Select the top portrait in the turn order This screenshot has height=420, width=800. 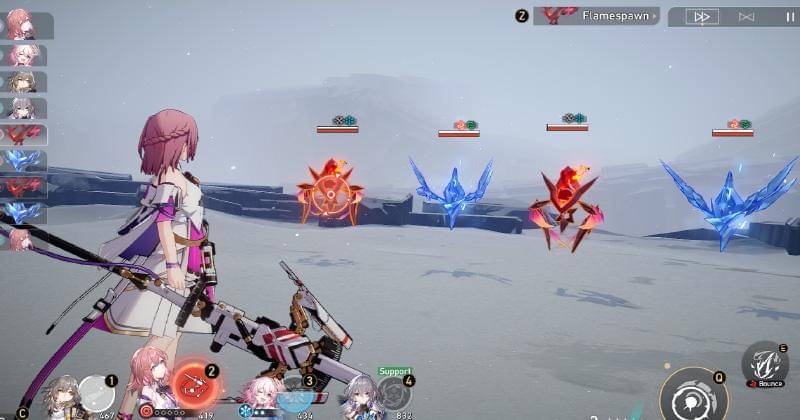point(20,24)
